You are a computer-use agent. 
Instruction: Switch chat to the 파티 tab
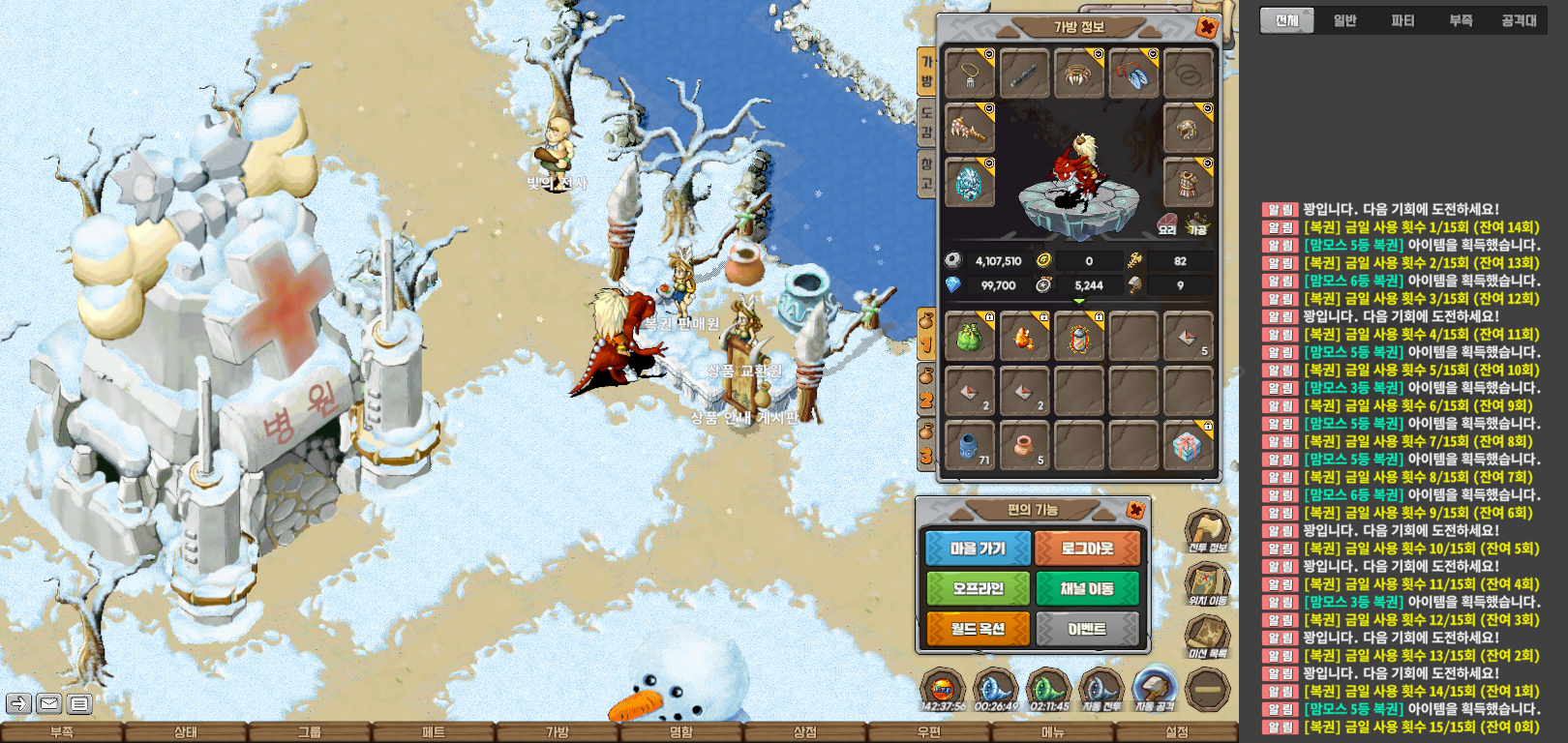pyautogui.click(x=1402, y=20)
